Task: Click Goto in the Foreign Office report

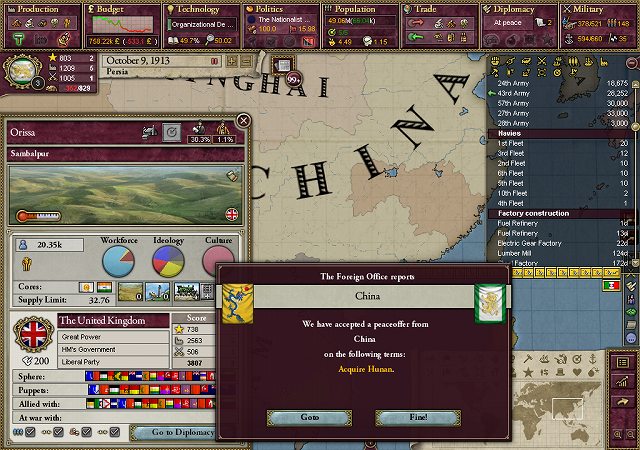Action: pyautogui.click(x=311, y=416)
